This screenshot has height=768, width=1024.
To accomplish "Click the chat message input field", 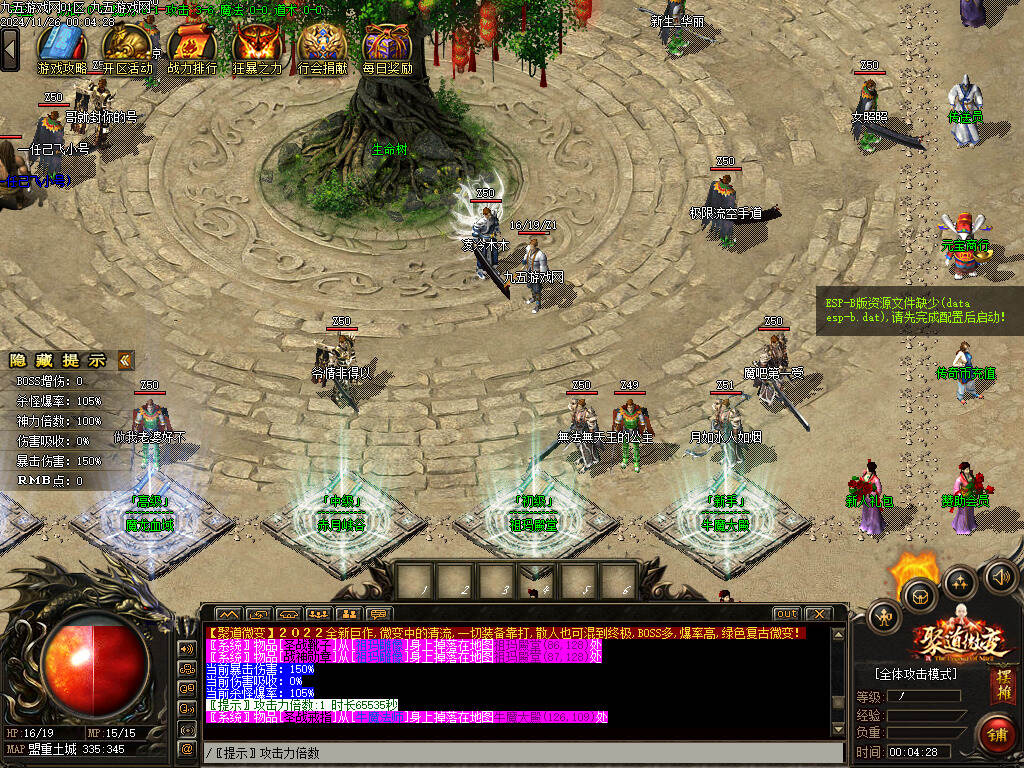I will (520, 752).
